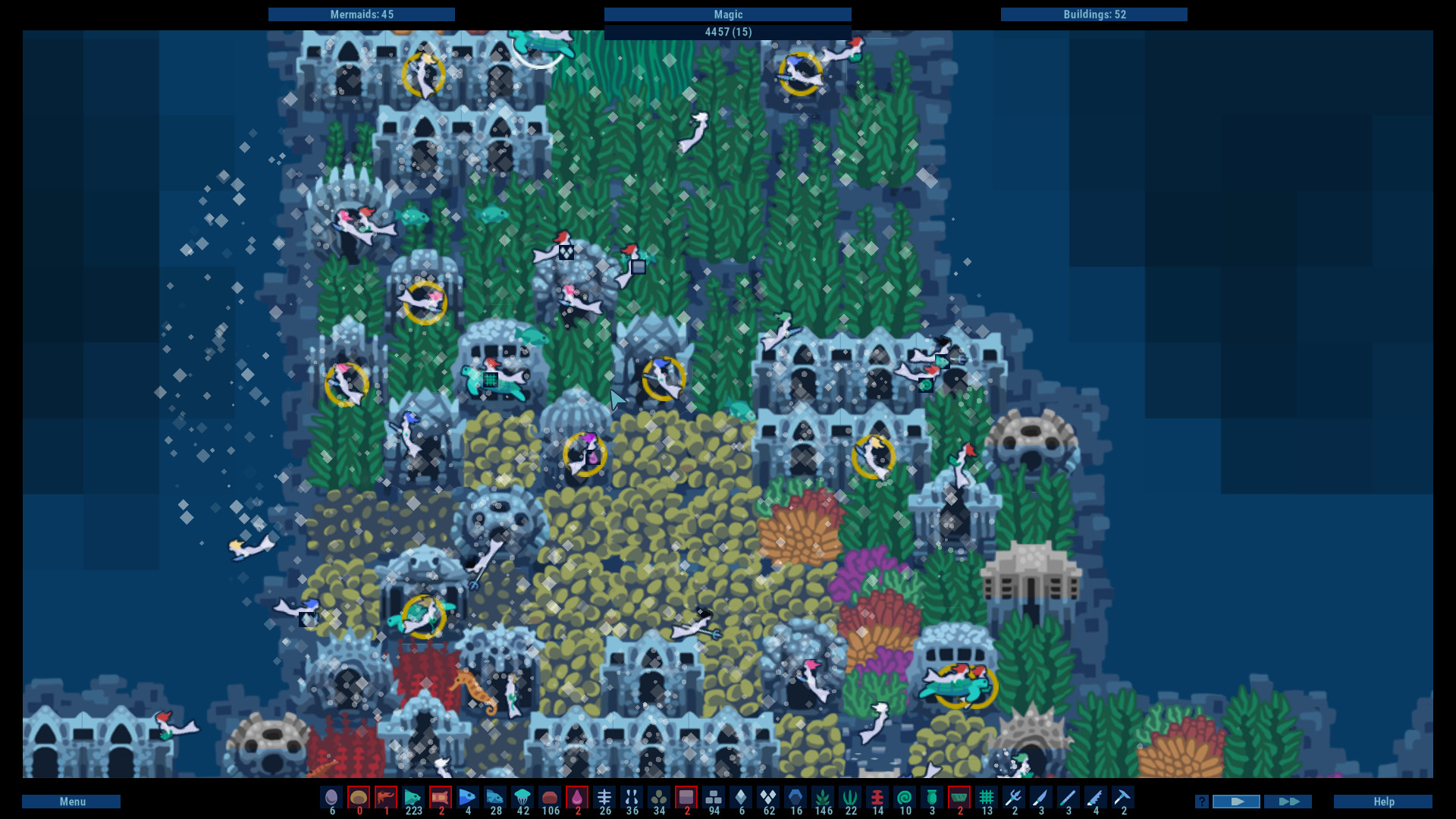This screenshot has width=1456, height=819.
Task: Click the Buildings: 52 counter bar
Action: click(1094, 14)
